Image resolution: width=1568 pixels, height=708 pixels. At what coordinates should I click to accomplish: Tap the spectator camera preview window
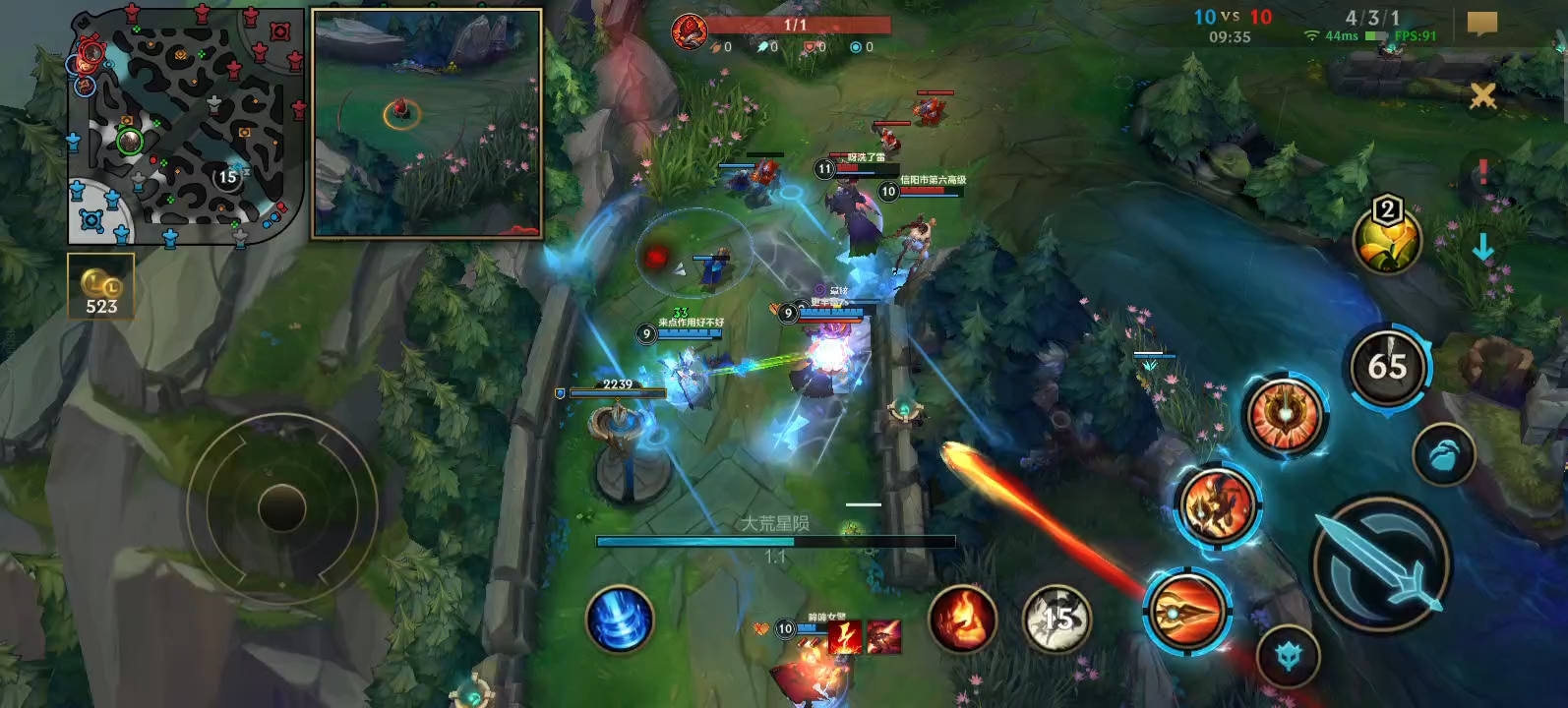click(427, 121)
